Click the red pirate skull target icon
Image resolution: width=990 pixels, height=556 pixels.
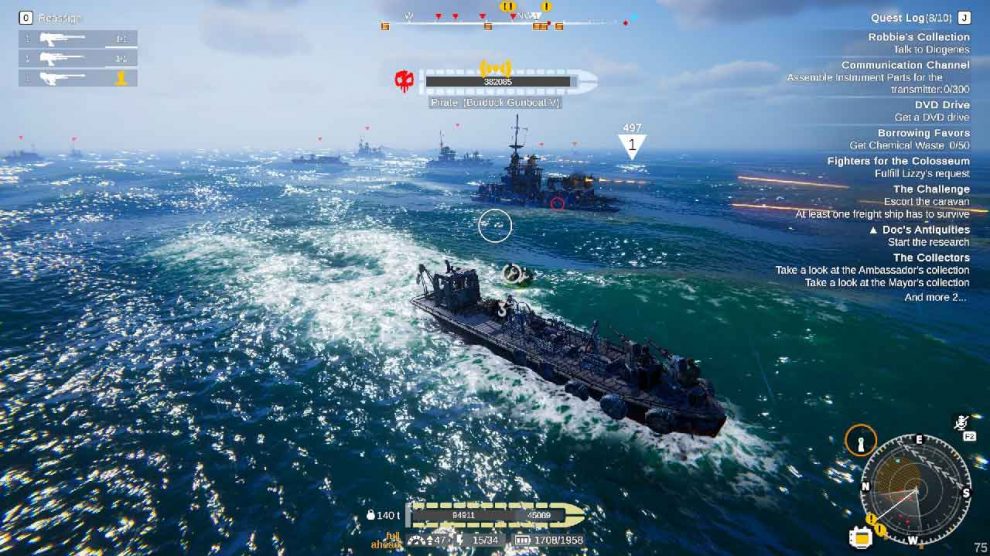tap(404, 81)
